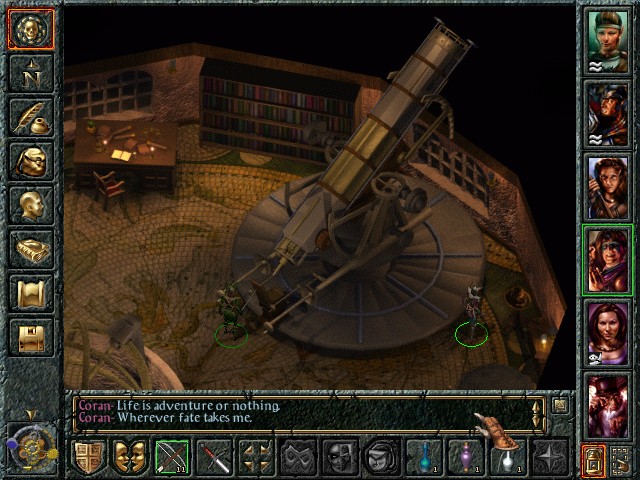The image size is (640, 480).
Task: Open the journal via the quill icon
Action: [x=29, y=117]
